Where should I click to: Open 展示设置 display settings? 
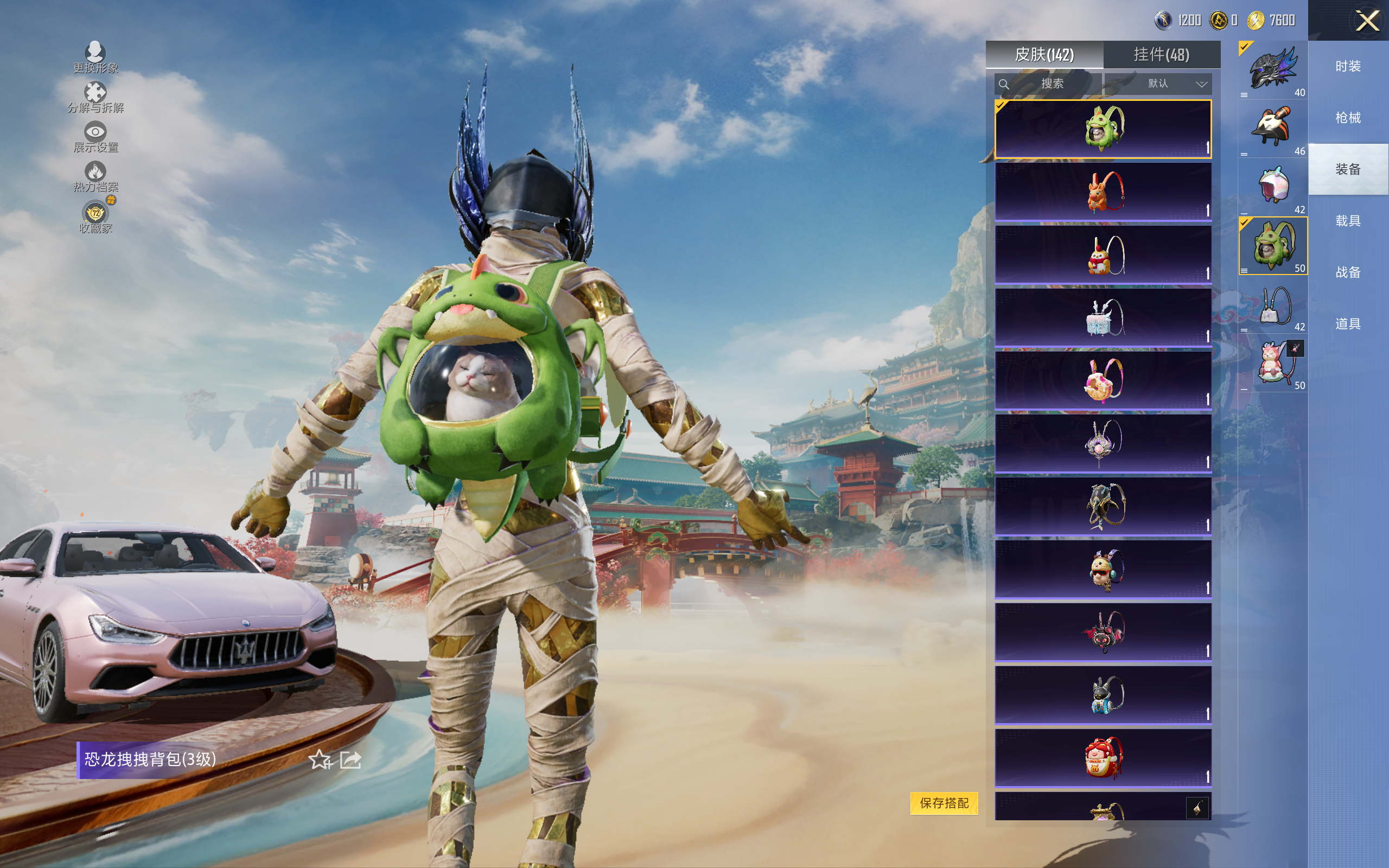click(95, 137)
